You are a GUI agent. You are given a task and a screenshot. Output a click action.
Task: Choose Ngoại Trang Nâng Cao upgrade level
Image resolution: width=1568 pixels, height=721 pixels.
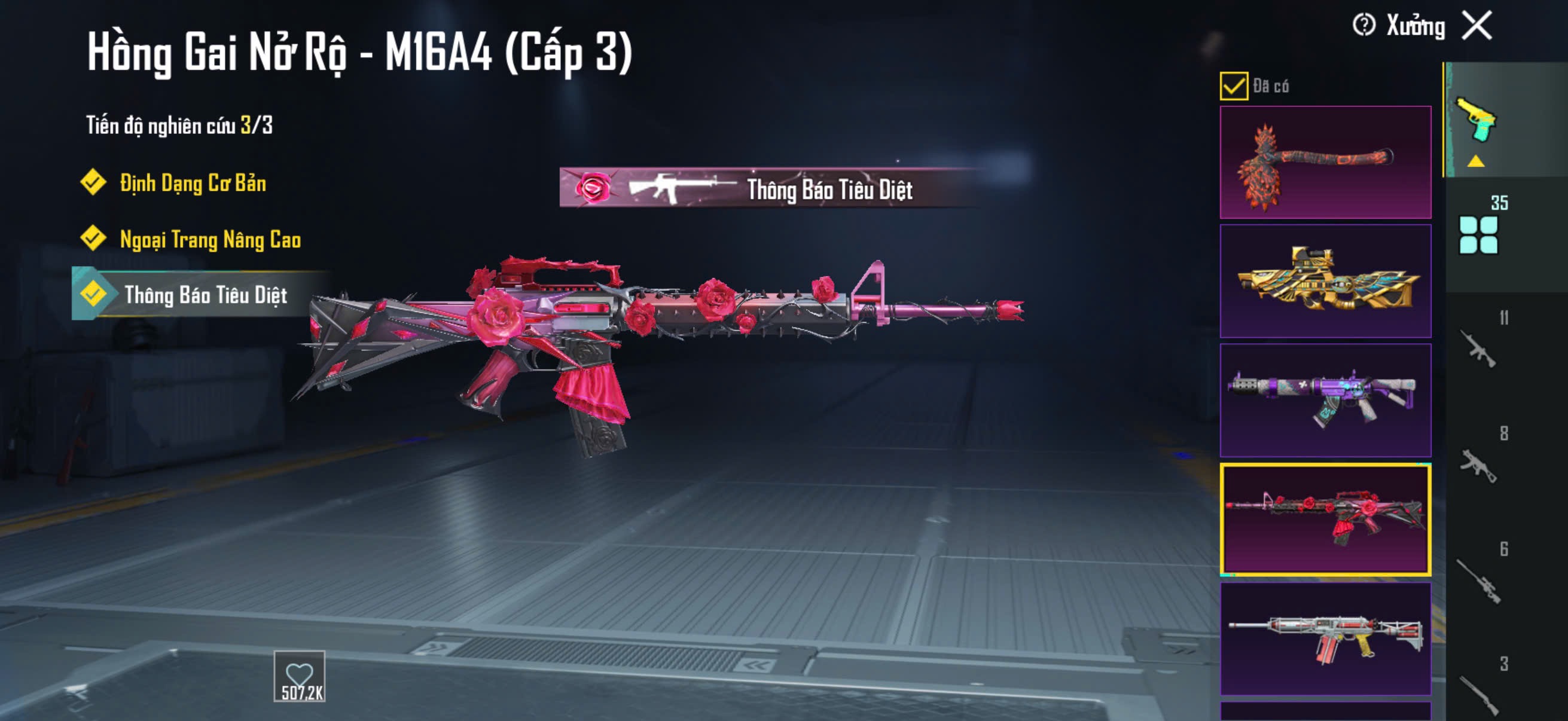click(210, 239)
